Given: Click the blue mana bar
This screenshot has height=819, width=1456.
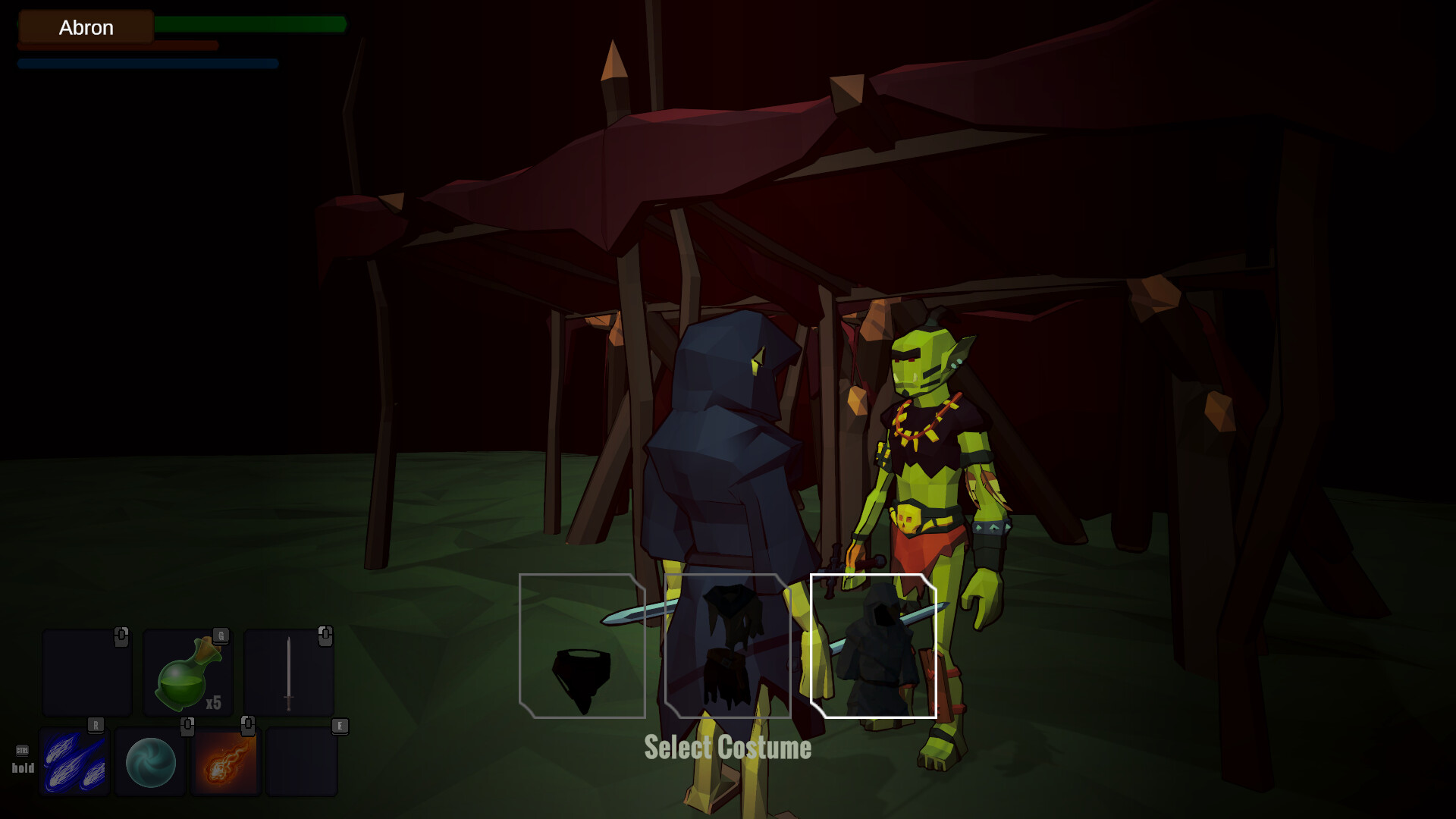Looking at the screenshot, I should click(x=146, y=64).
